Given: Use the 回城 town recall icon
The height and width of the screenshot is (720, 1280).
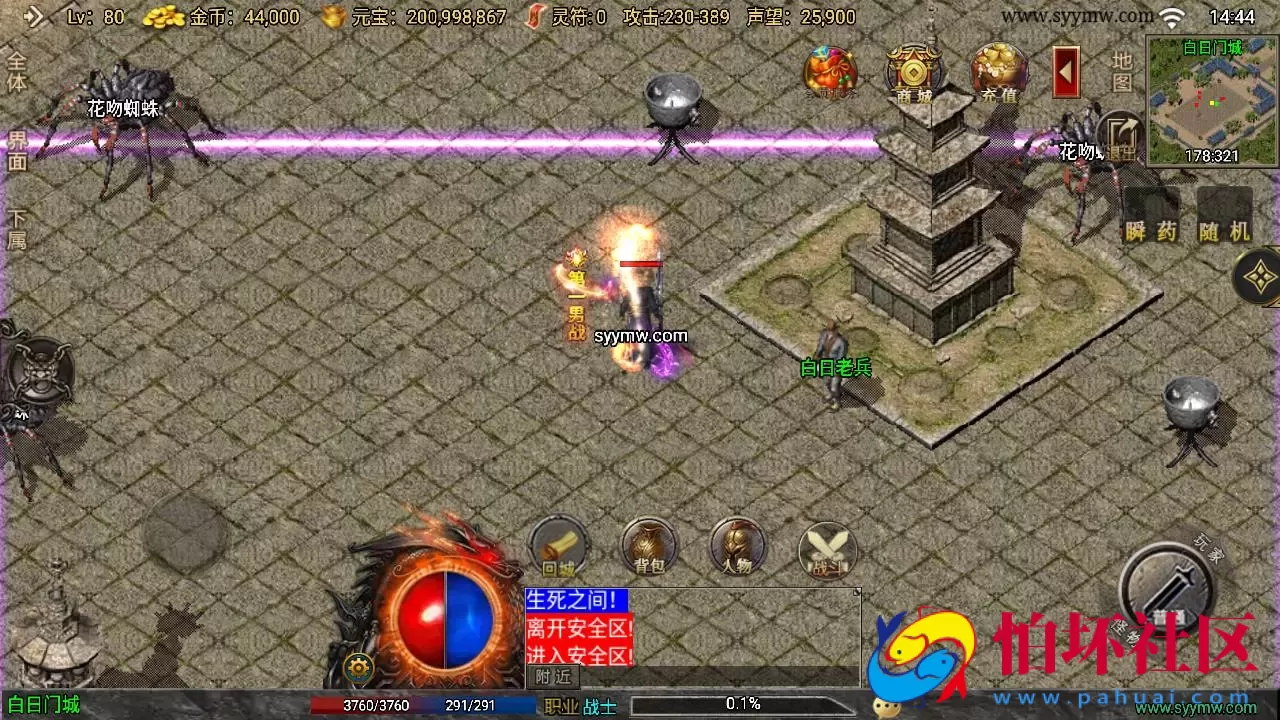Looking at the screenshot, I should tap(558, 548).
